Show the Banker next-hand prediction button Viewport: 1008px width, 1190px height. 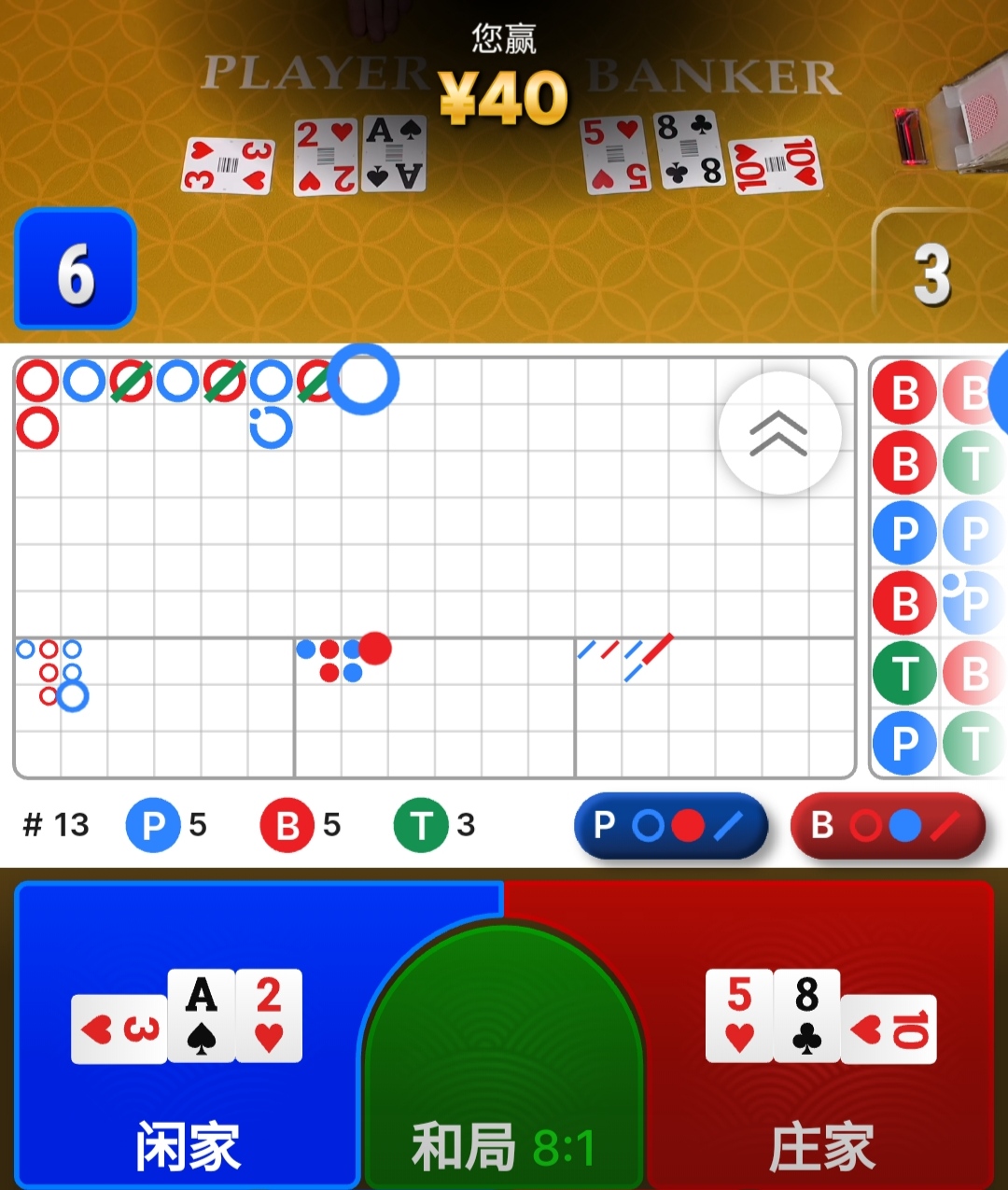pos(887,825)
